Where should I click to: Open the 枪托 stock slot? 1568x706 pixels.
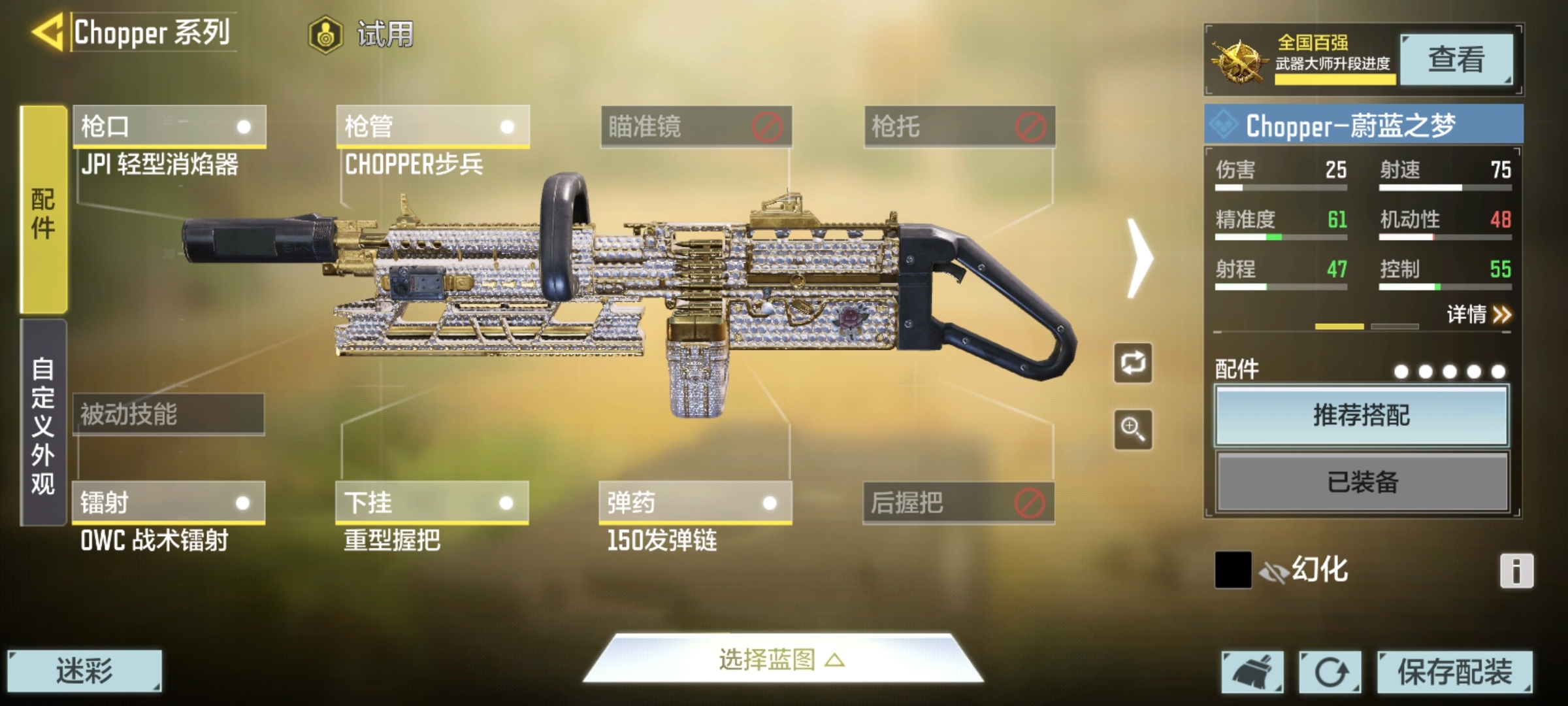click(959, 126)
